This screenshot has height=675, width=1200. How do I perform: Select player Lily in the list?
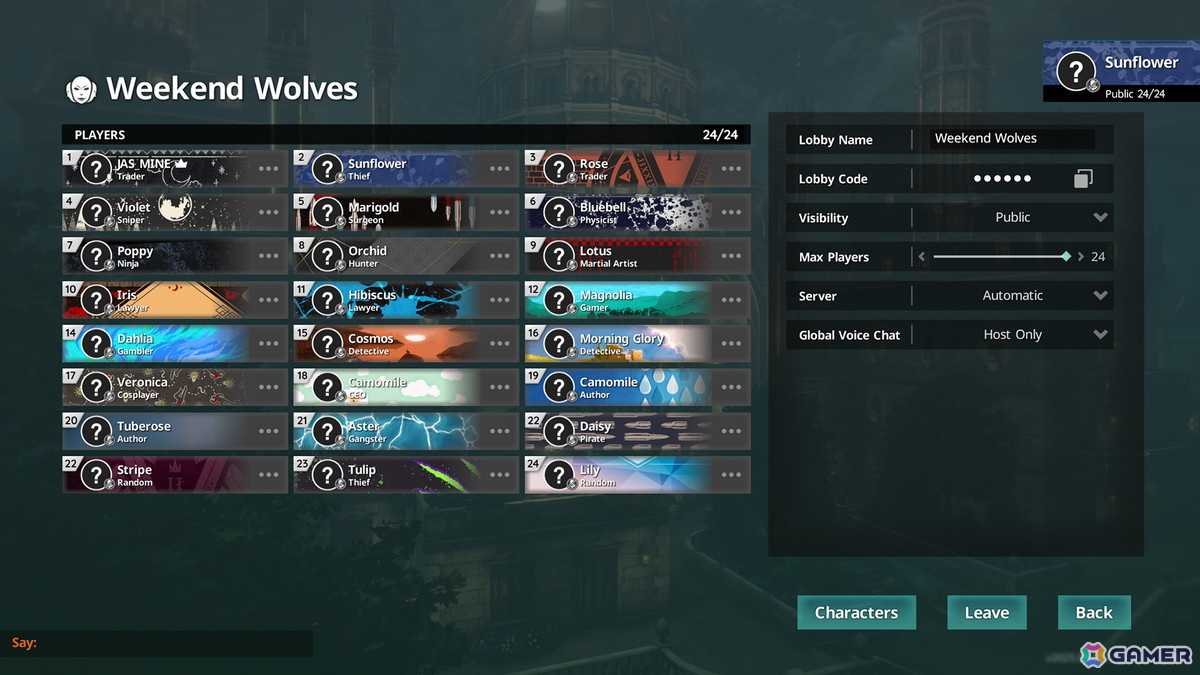620,475
